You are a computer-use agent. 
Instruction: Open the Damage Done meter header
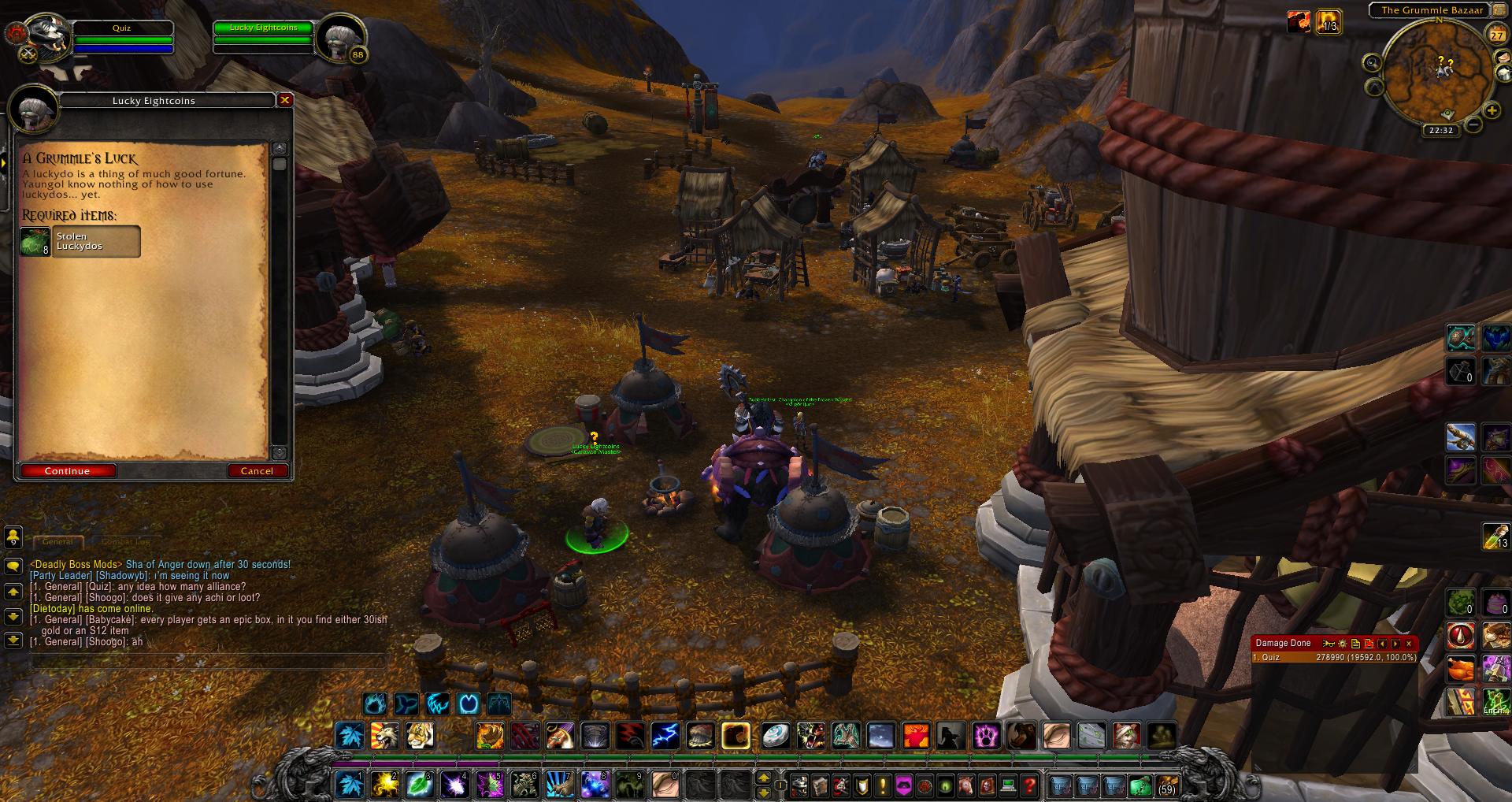(1284, 643)
